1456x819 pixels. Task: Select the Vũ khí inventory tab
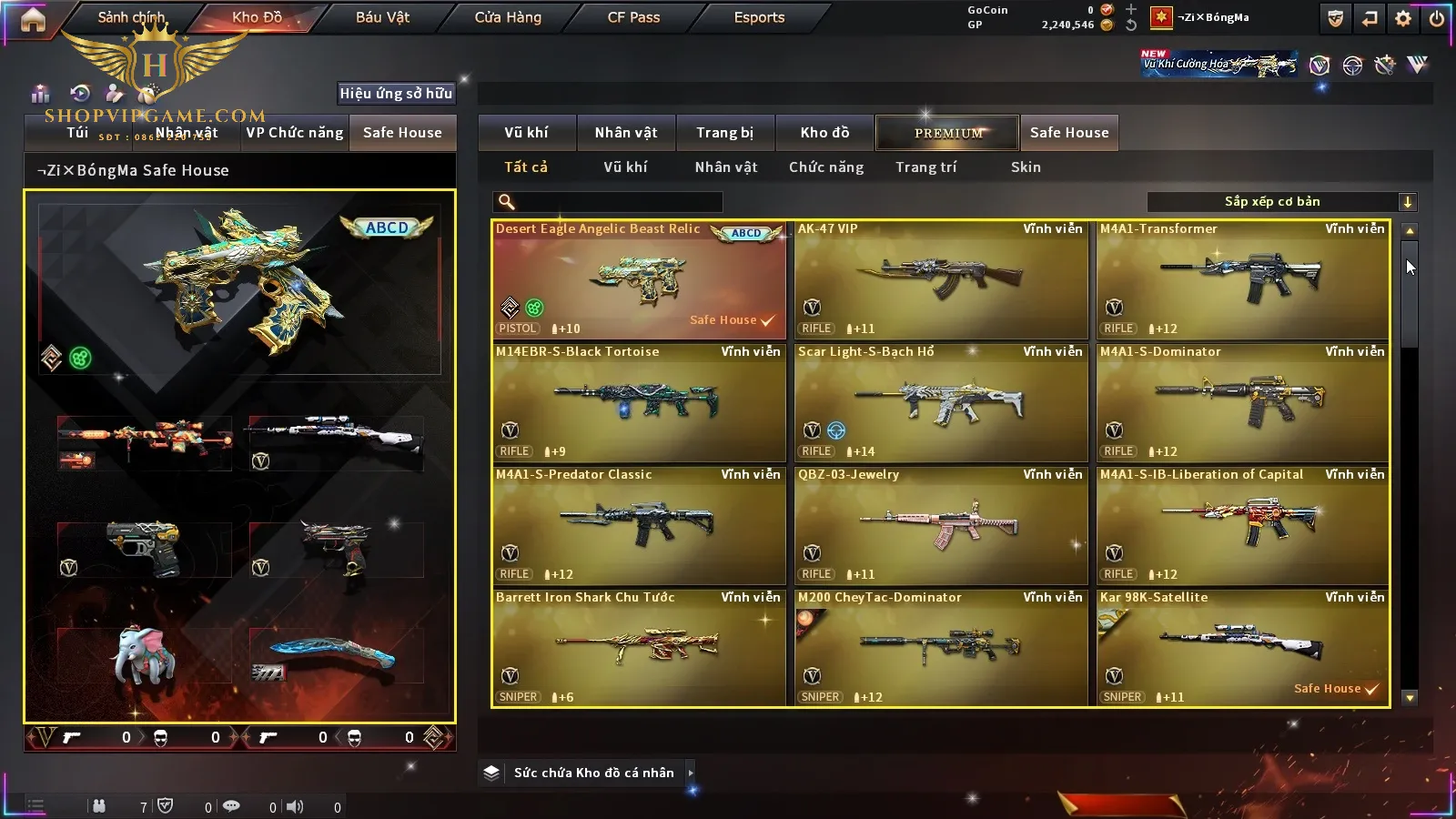(526, 133)
